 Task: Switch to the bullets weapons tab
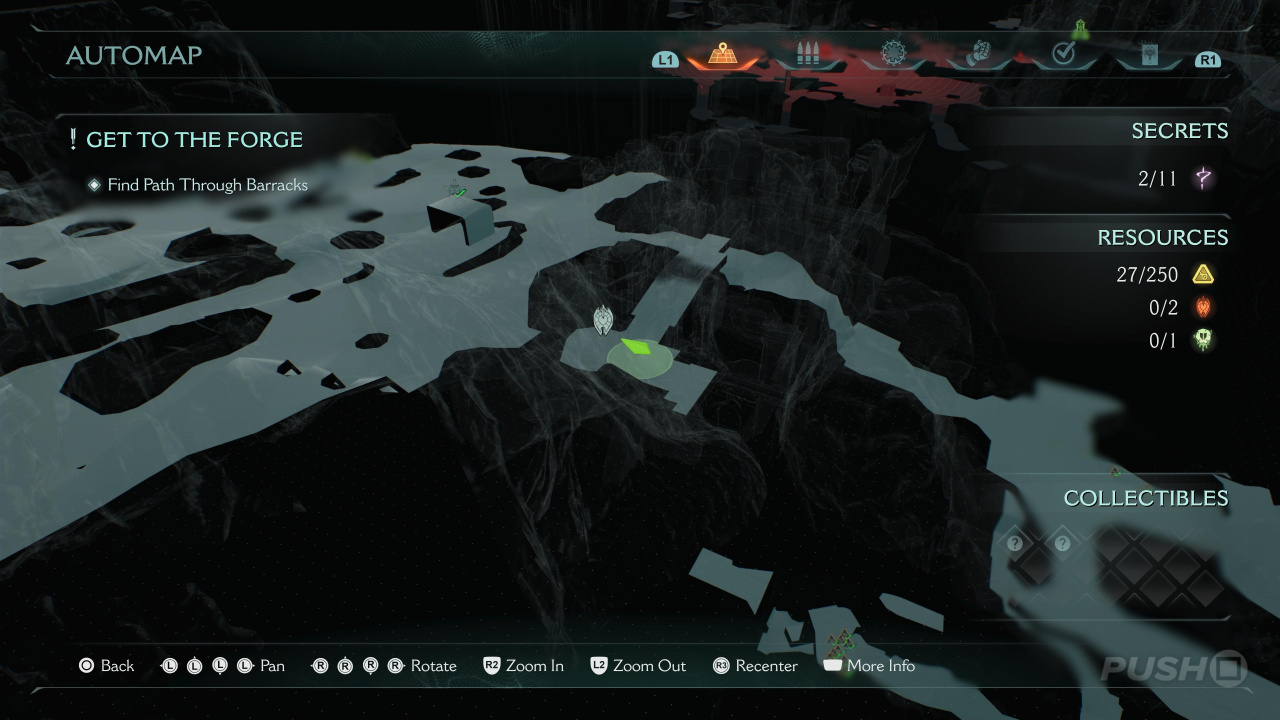point(807,55)
